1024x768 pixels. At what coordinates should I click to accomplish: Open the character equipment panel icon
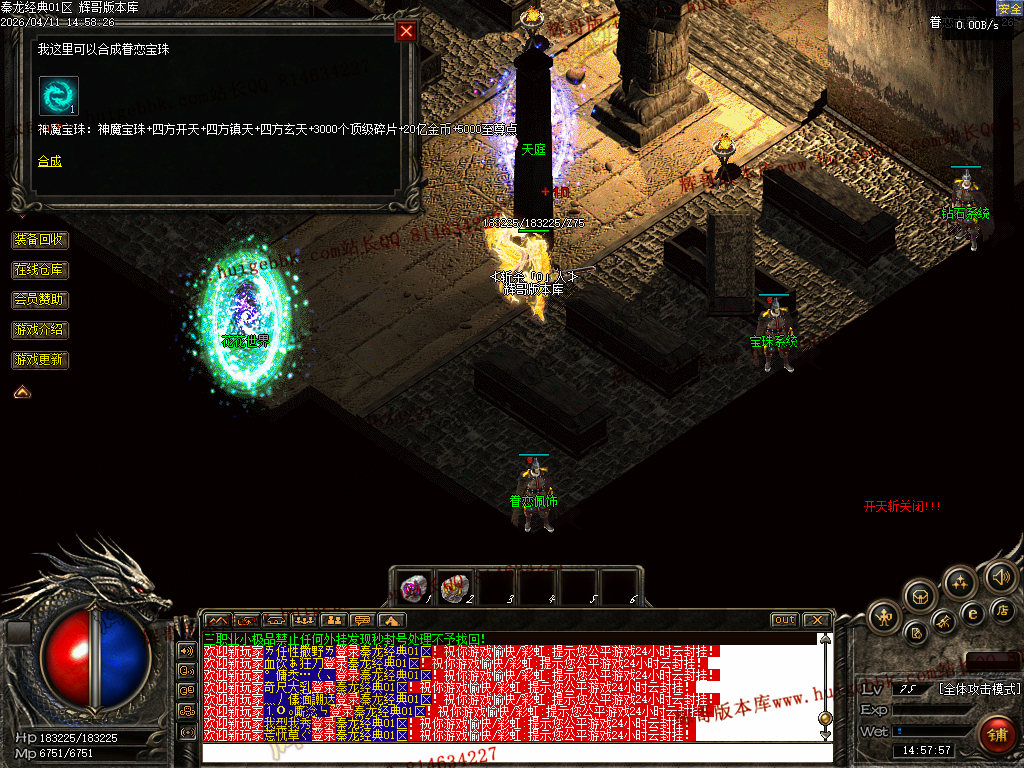[x=885, y=615]
